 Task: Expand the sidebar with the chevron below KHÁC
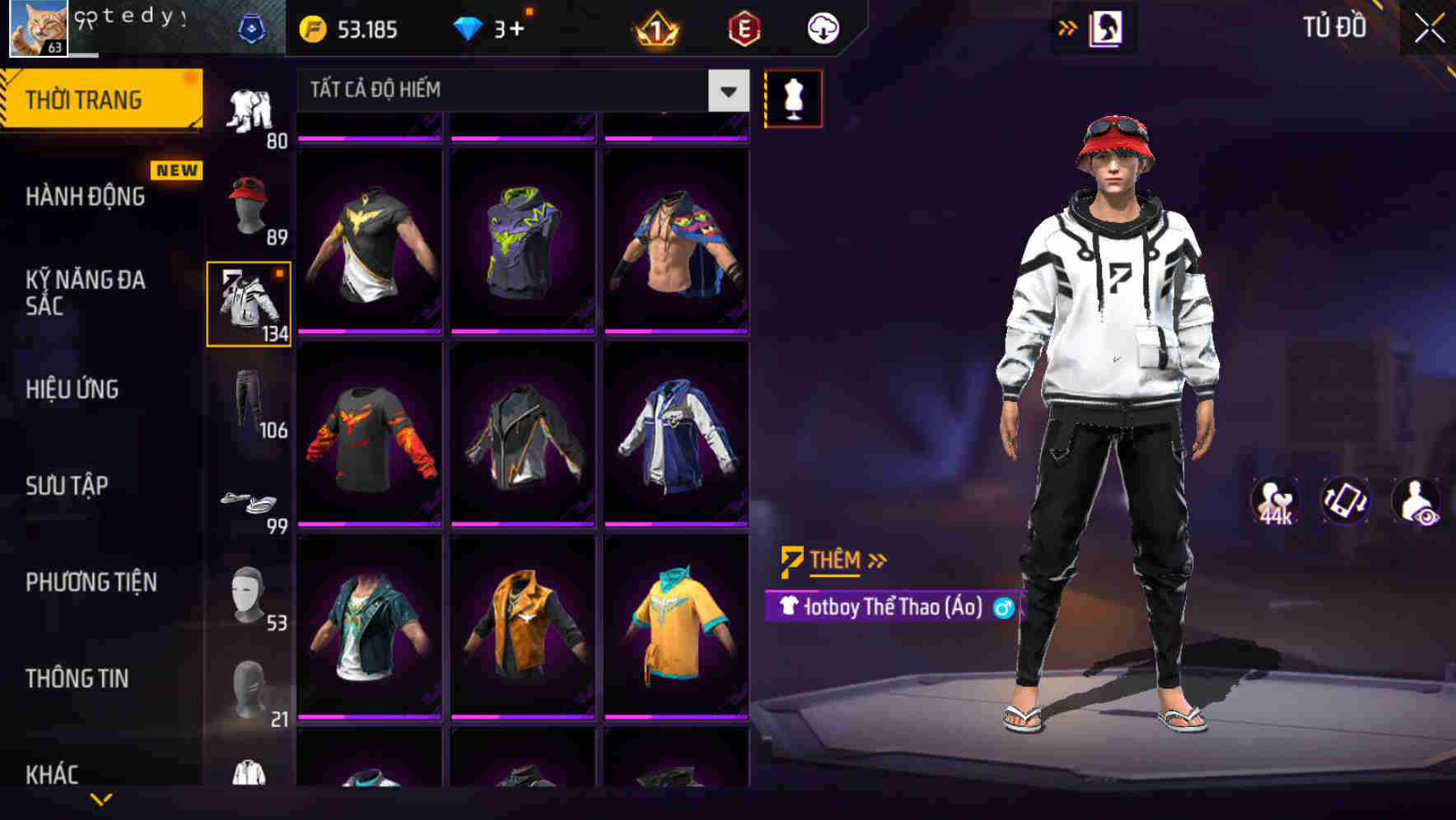tap(101, 800)
